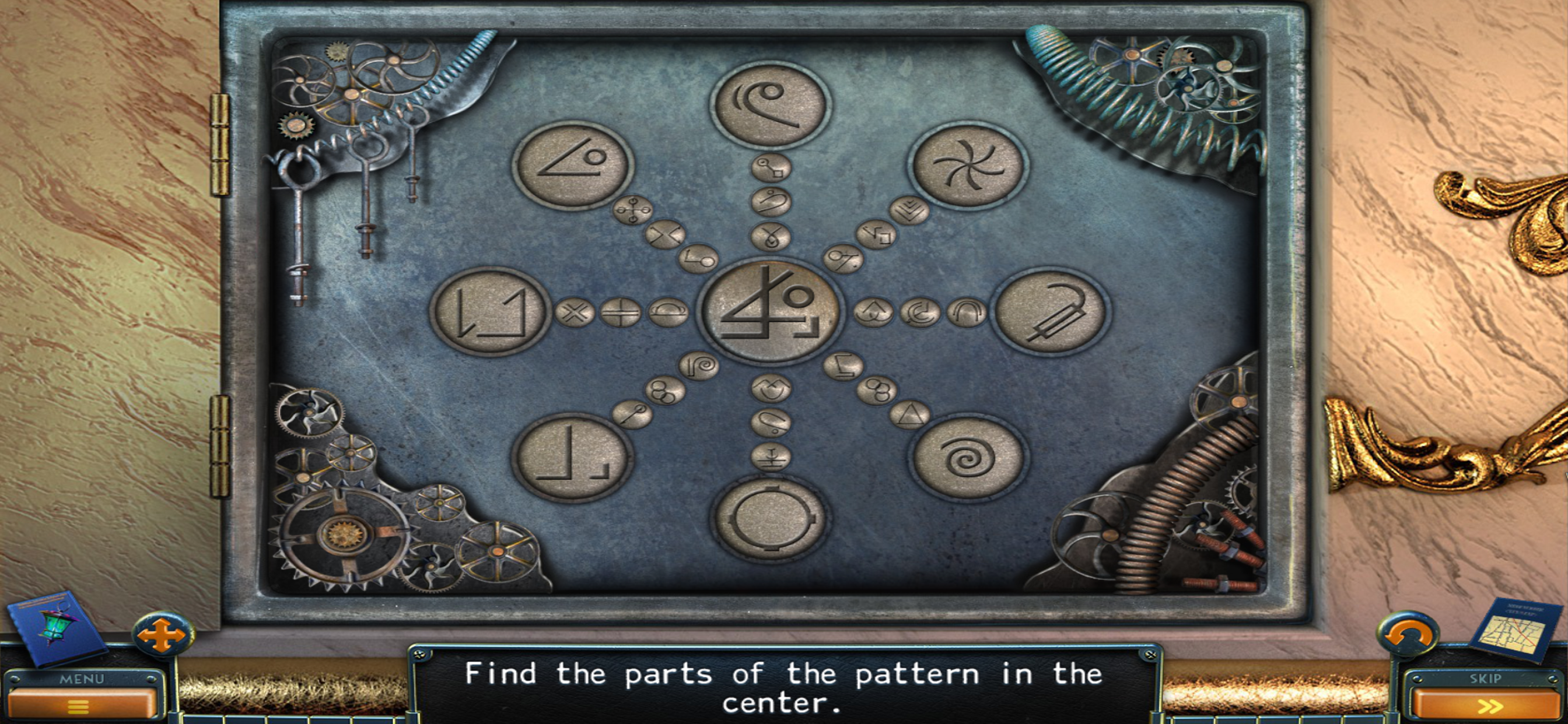The width and height of the screenshot is (1568, 724).
Task: Pick the curl with diagonal line disc
Action: 770,106
